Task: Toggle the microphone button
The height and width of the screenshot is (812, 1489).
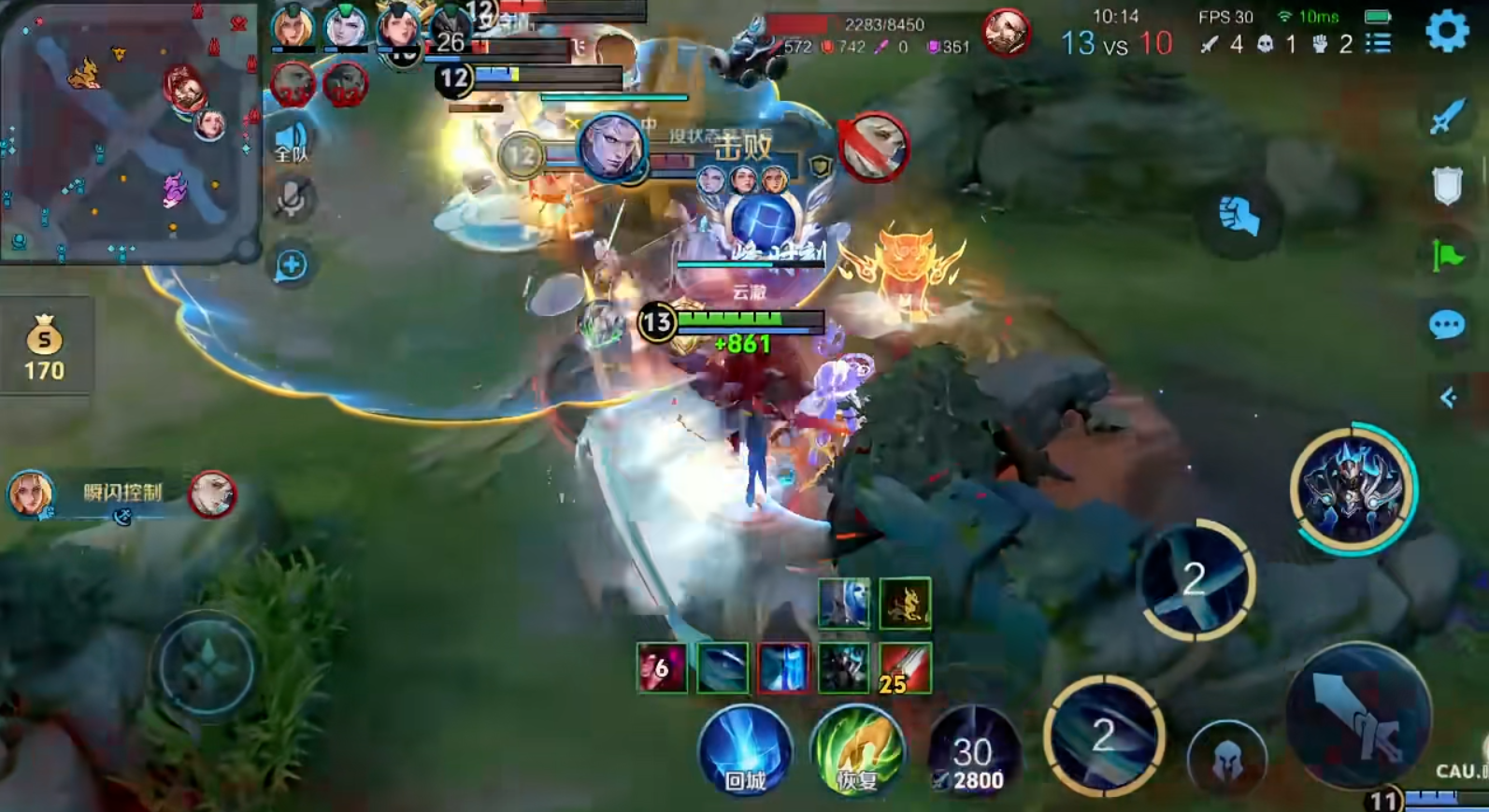Action: pyautogui.click(x=292, y=199)
